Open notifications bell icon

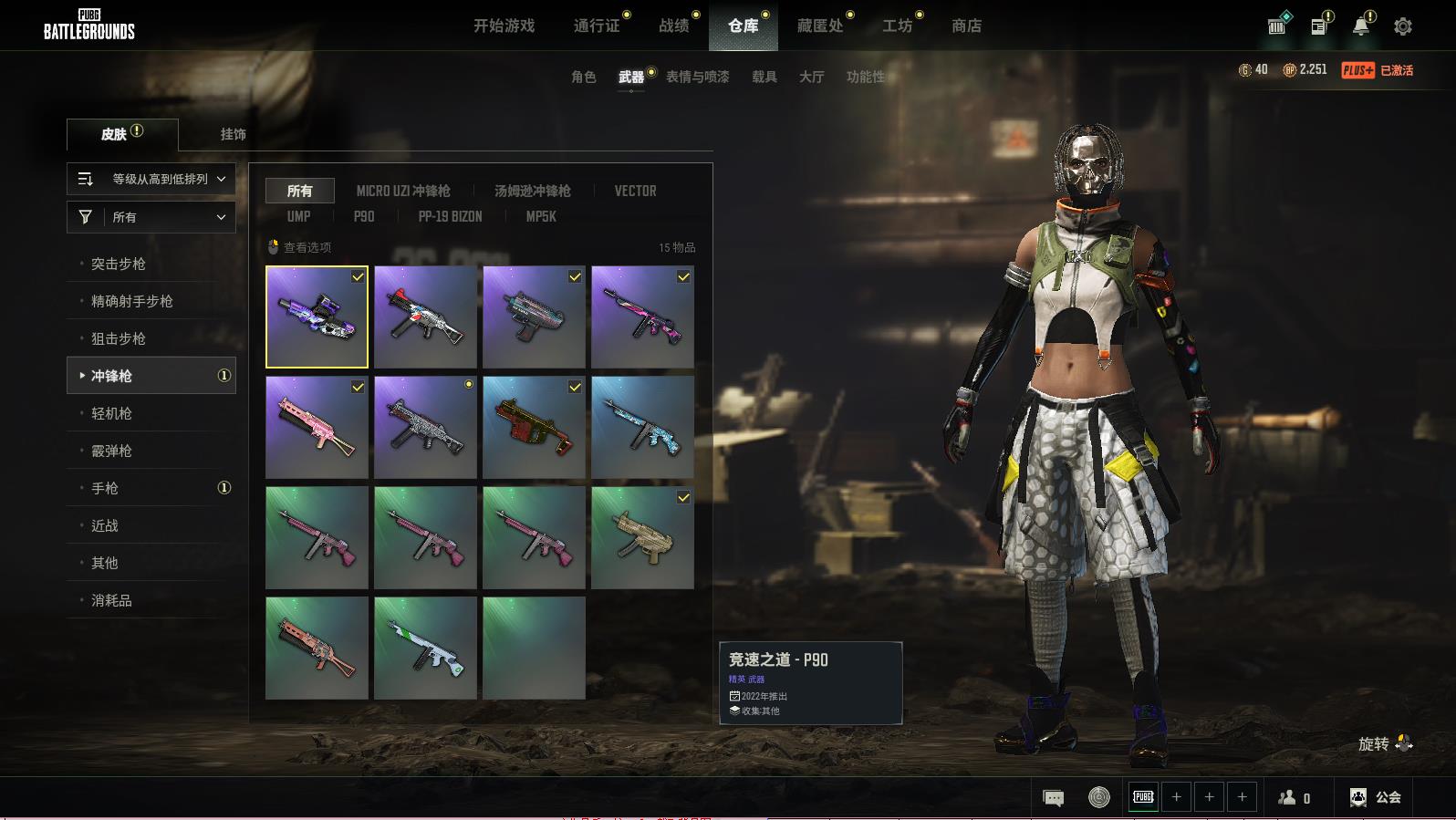pos(1360,26)
